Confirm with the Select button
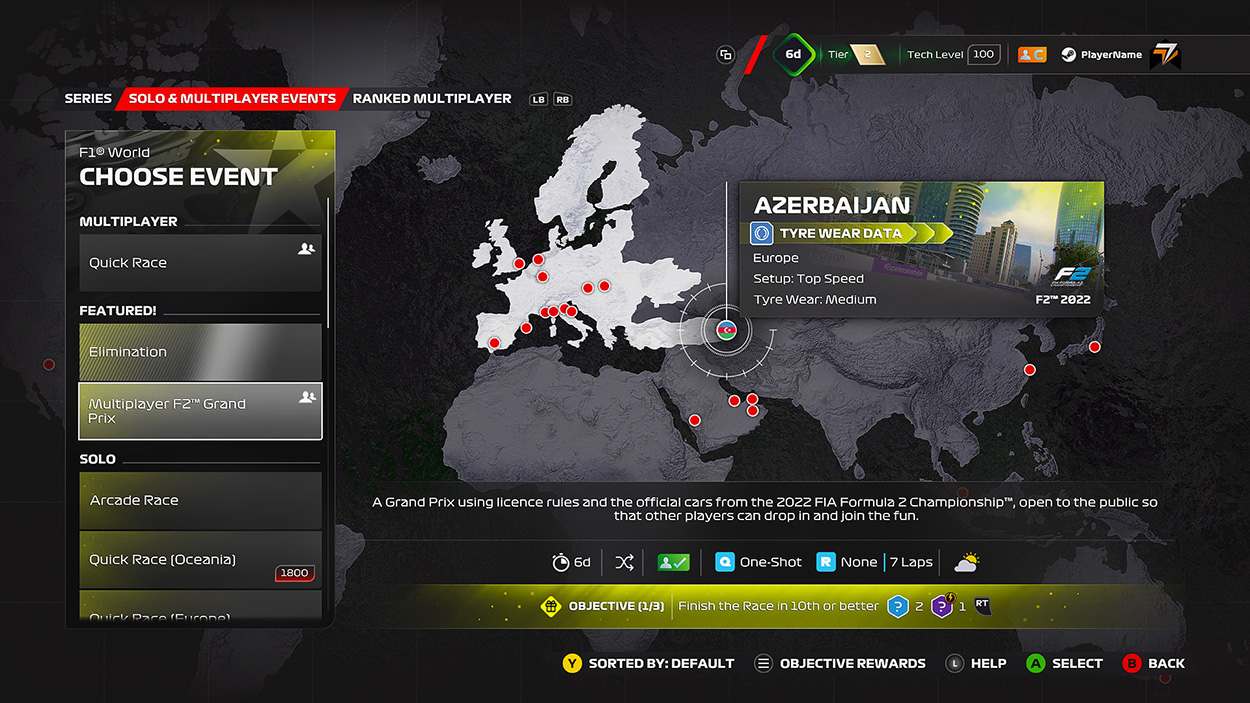This screenshot has height=703, width=1250. [x=1065, y=663]
